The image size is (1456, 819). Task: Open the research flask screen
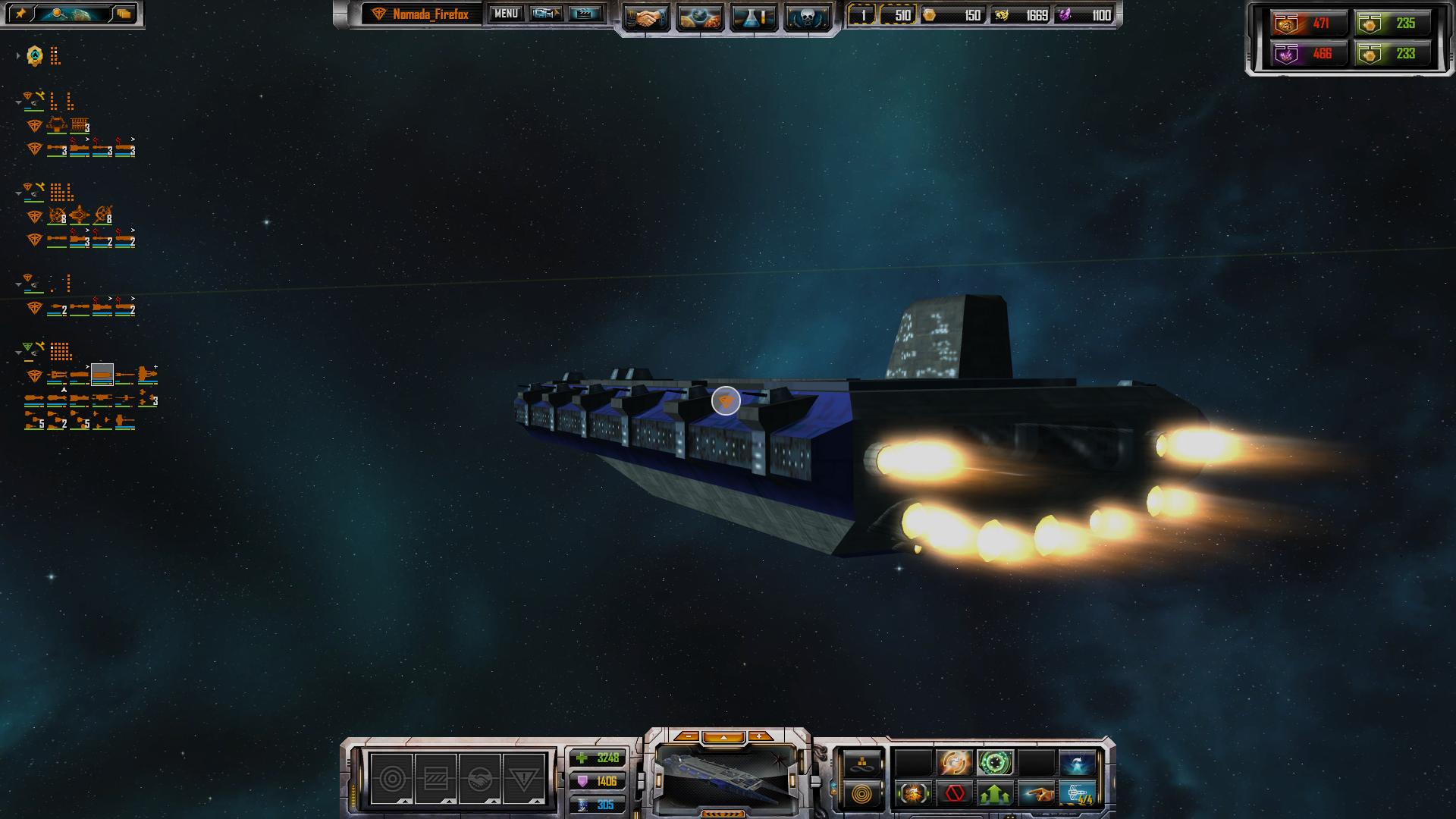(x=753, y=17)
